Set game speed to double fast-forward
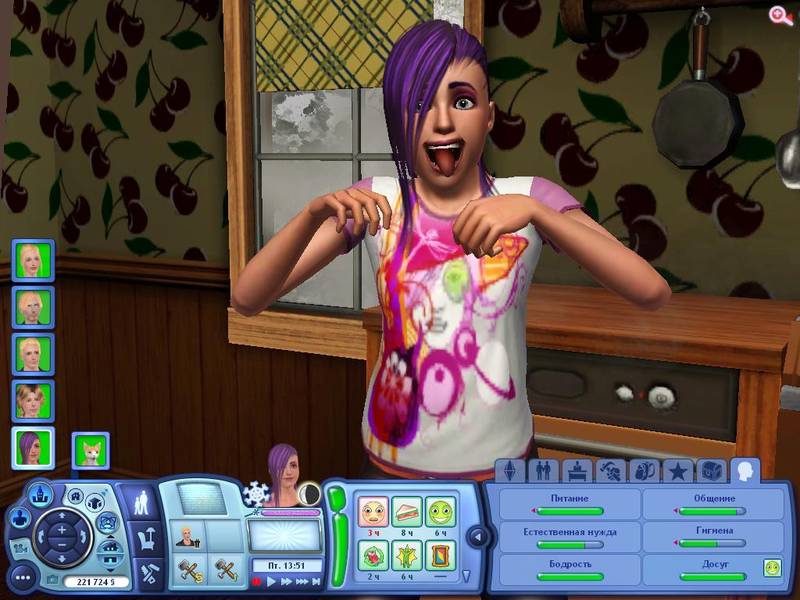 (286, 581)
